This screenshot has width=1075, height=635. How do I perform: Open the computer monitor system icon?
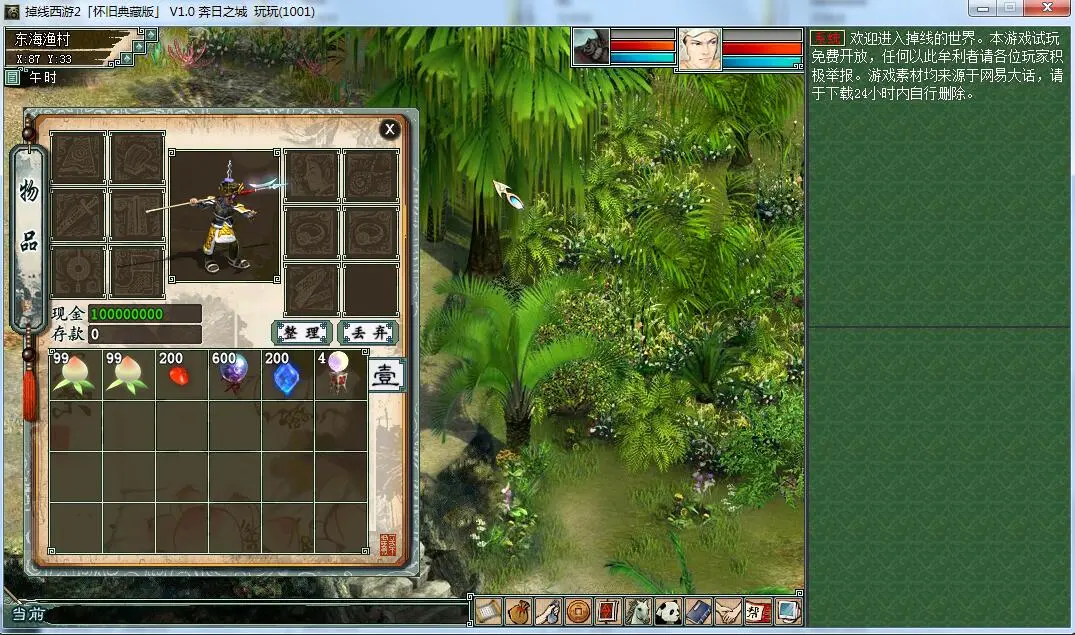(x=788, y=611)
